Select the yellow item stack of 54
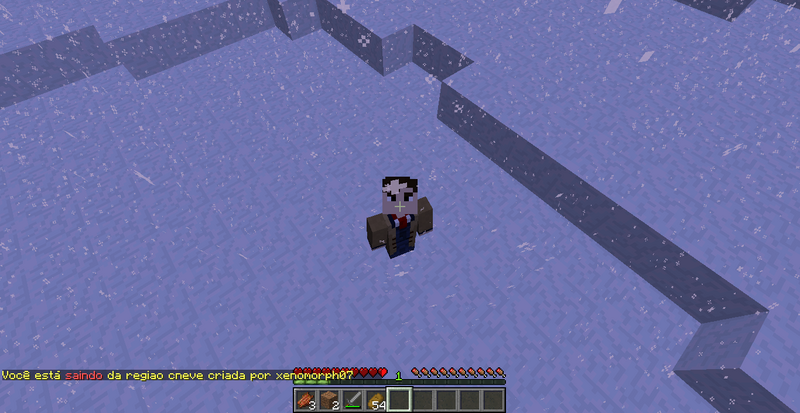 point(376,400)
